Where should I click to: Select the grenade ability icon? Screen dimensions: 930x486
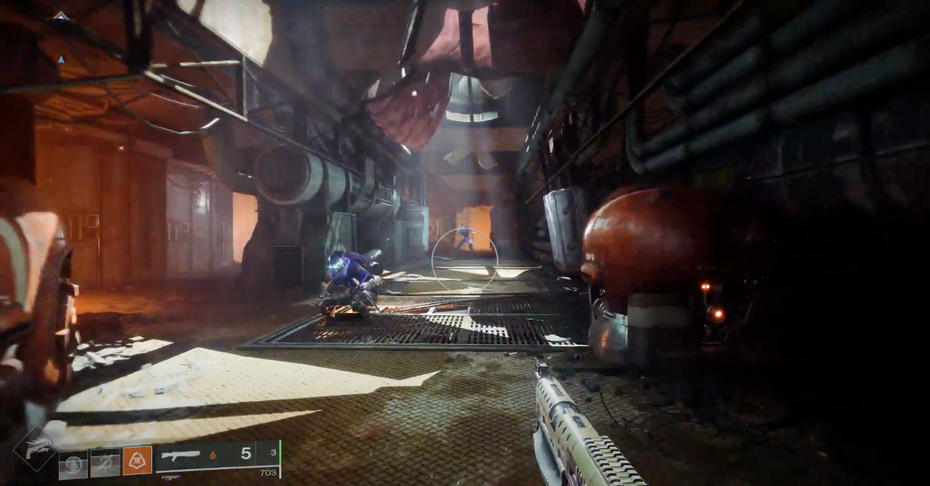click(x=73, y=463)
